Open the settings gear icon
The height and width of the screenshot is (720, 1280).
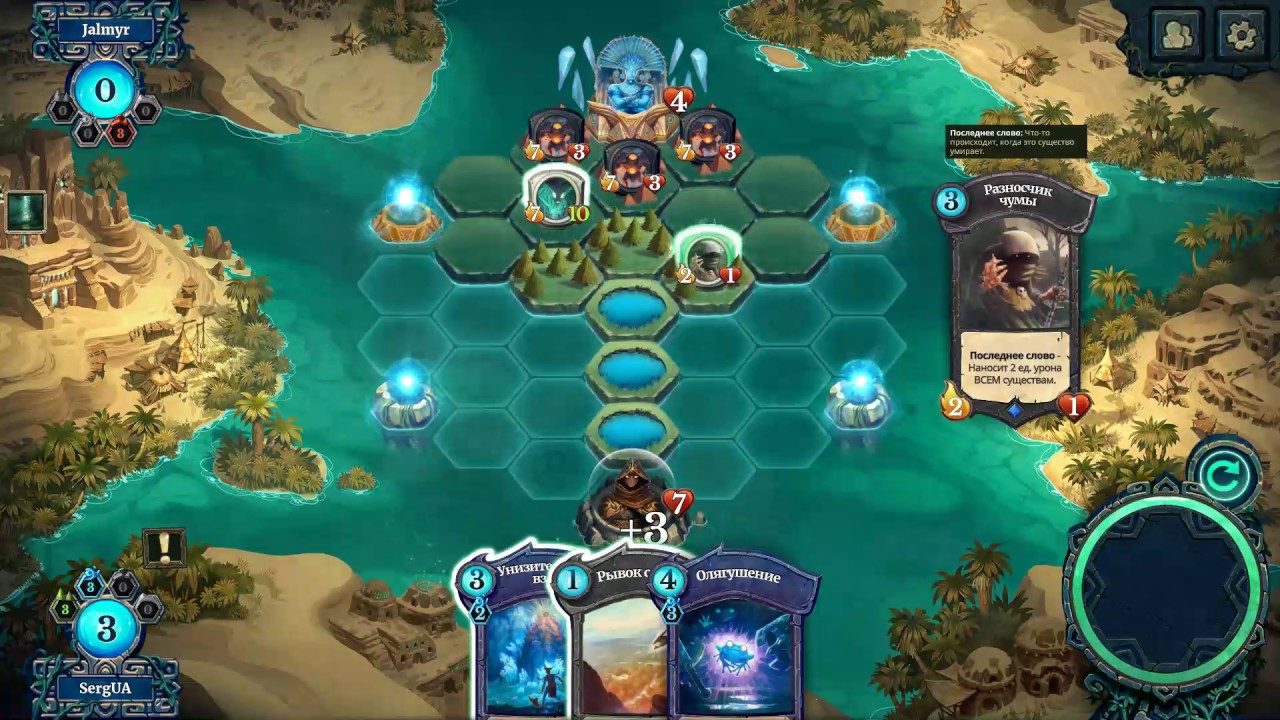1240,33
